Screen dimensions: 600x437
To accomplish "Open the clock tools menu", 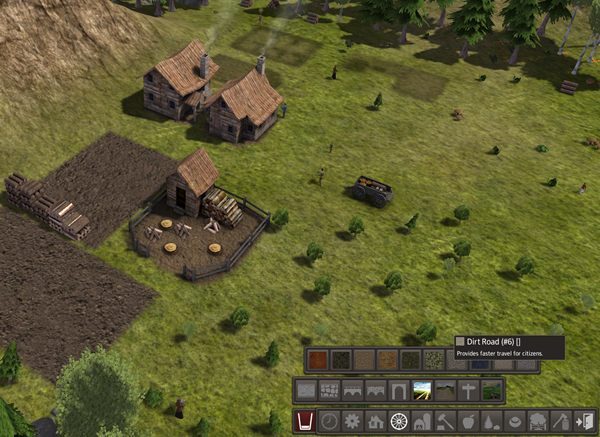I will (329, 422).
